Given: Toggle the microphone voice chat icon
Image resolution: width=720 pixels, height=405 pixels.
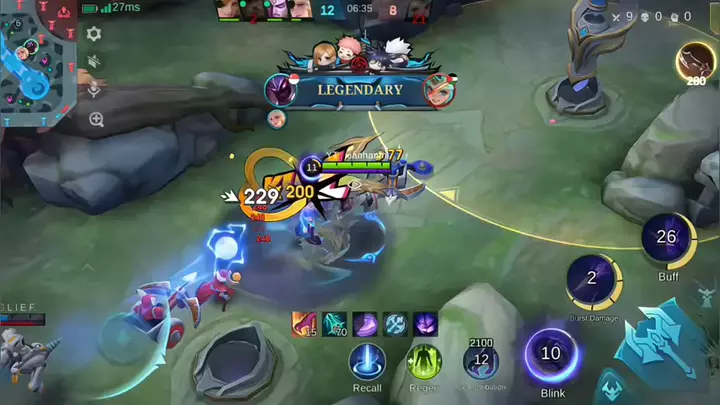Looking at the screenshot, I should pos(94,89).
